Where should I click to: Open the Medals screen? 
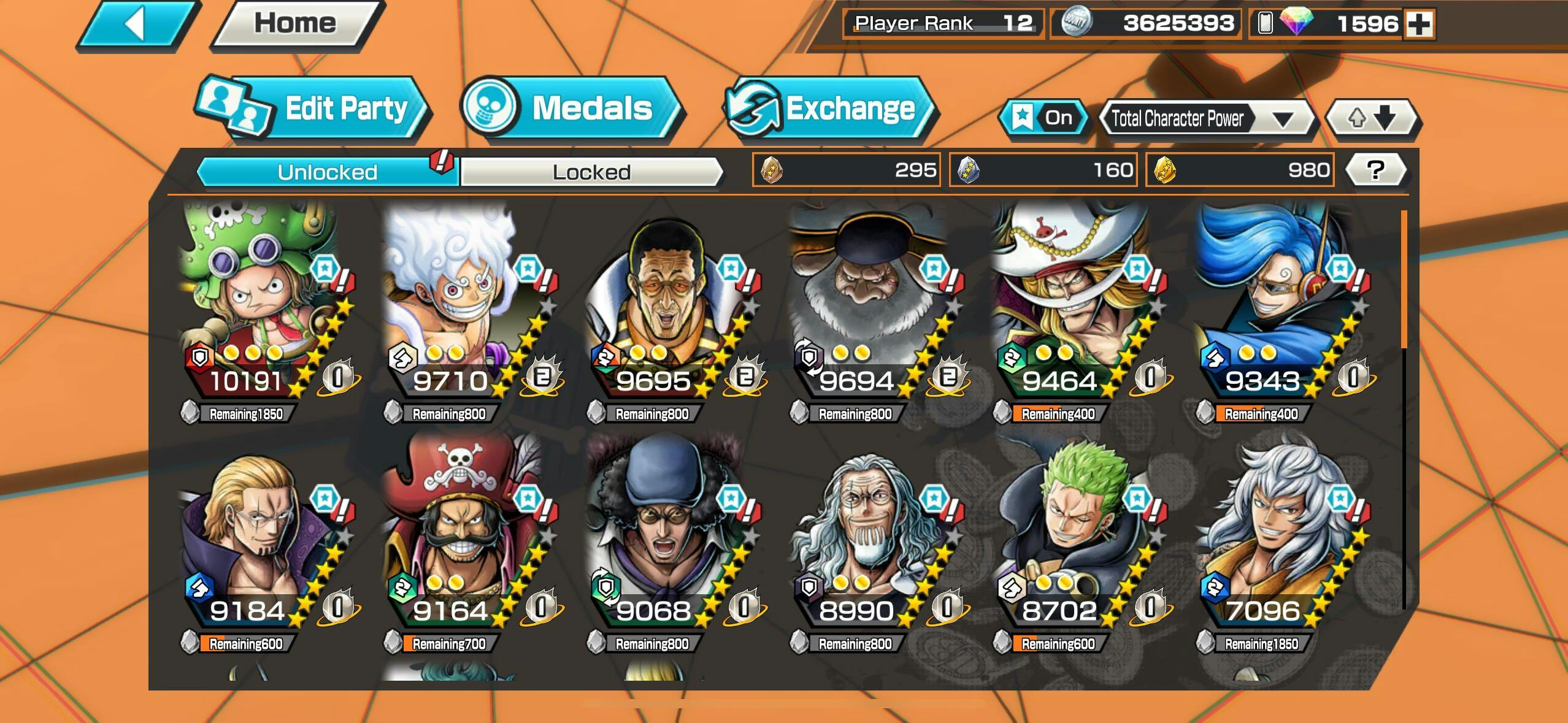(572, 109)
